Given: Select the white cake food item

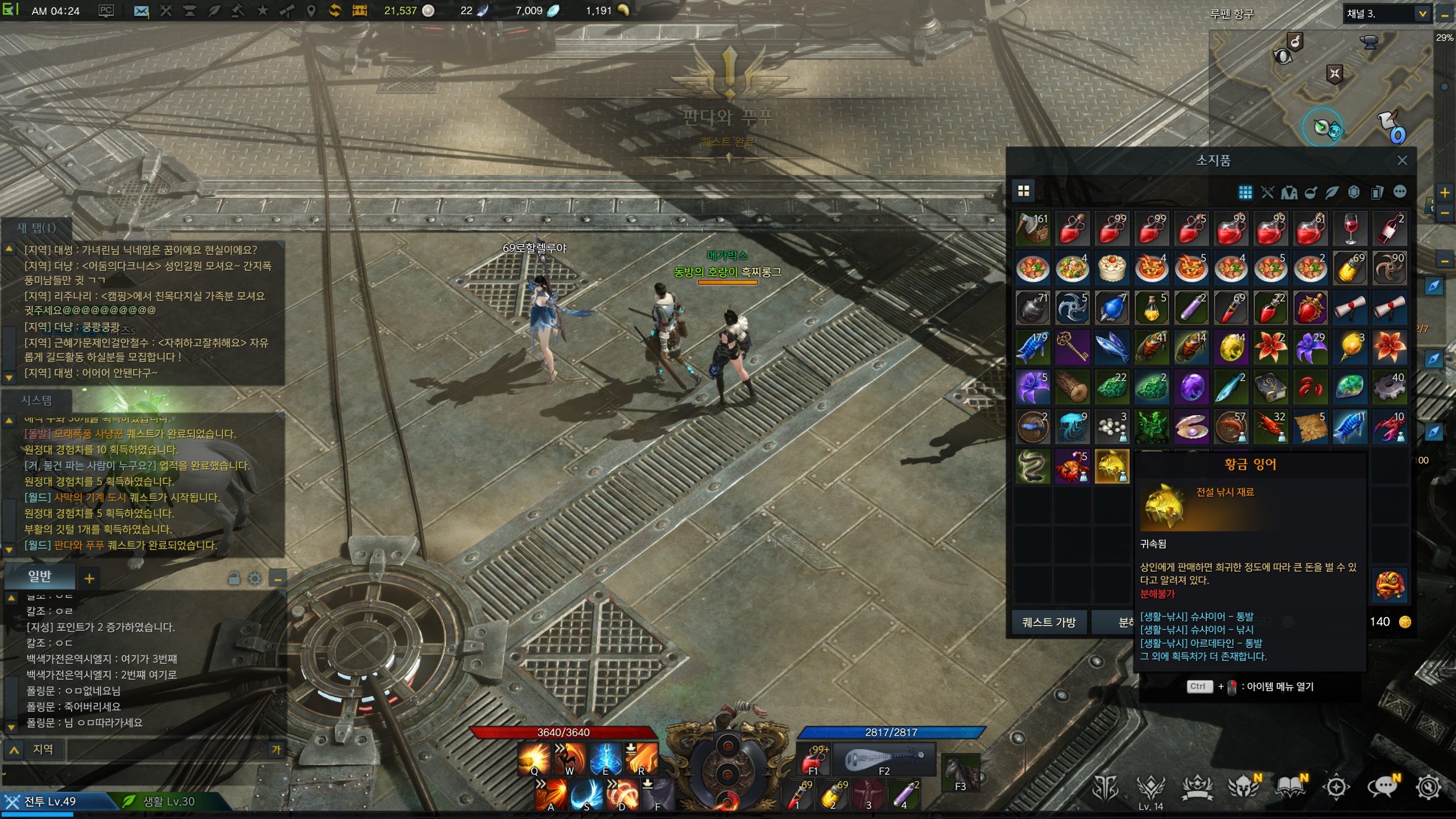Looking at the screenshot, I should pyautogui.click(x=1111, y=268).
